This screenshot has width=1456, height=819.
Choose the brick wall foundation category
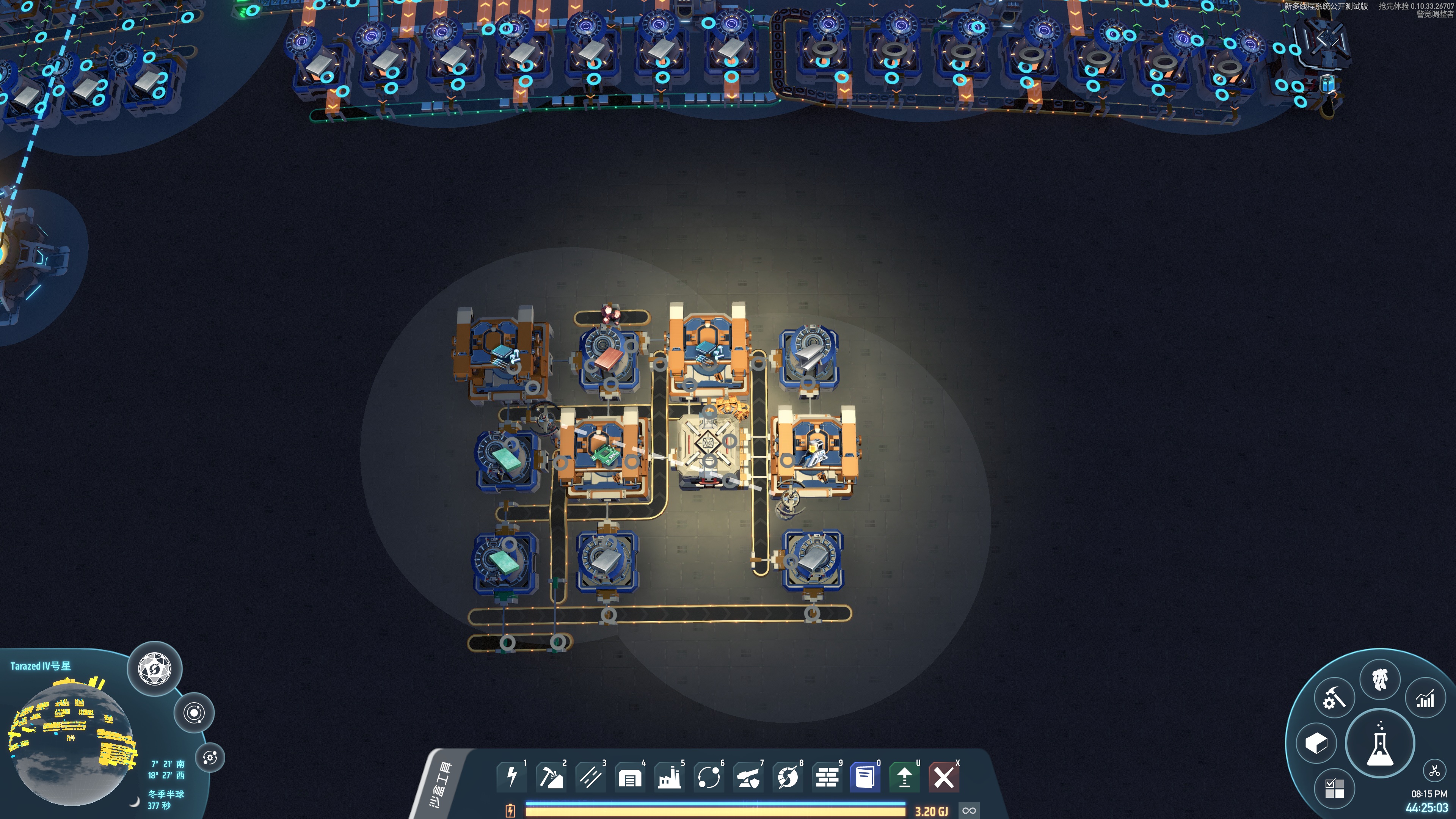click(827, 777)
